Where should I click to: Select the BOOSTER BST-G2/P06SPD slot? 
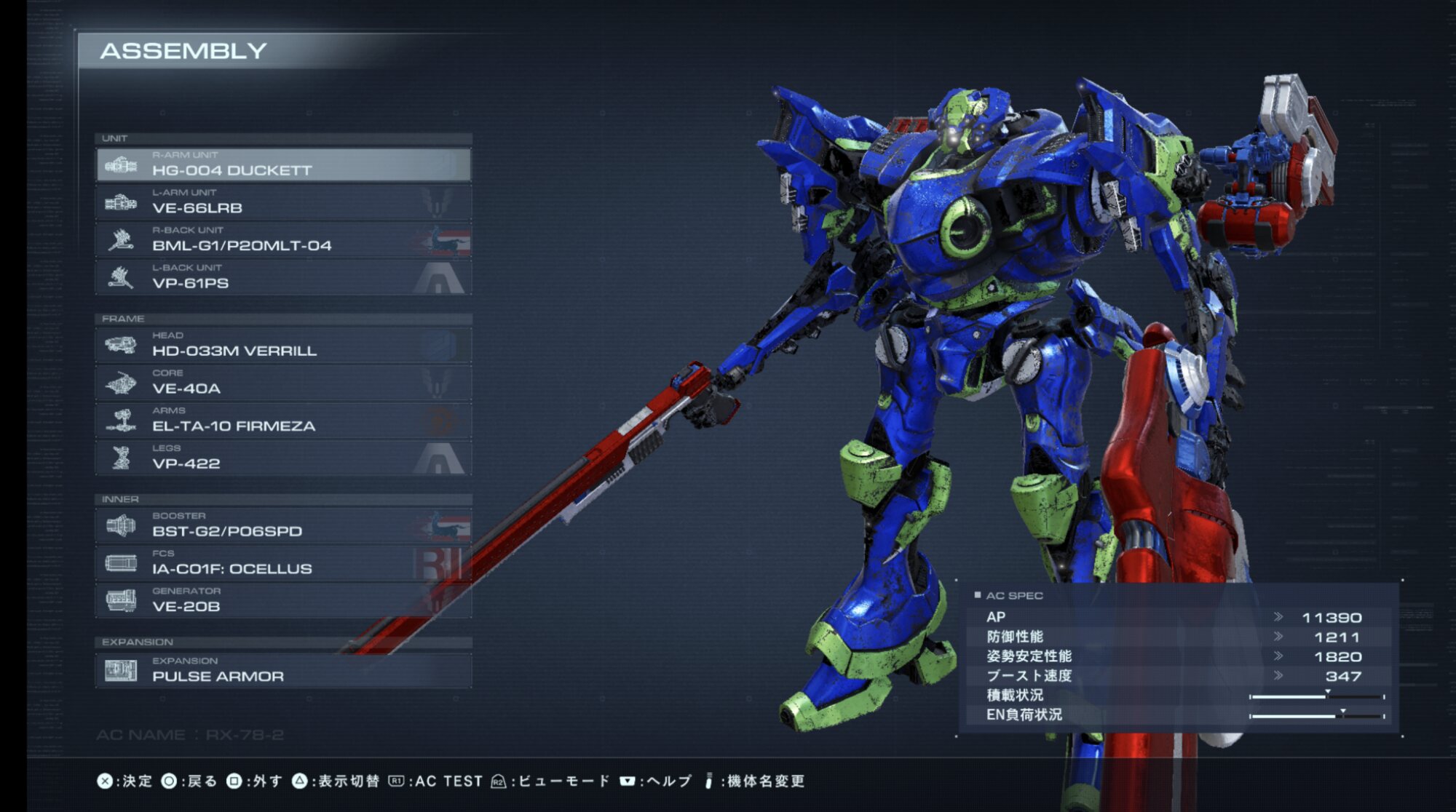[283, 526]
